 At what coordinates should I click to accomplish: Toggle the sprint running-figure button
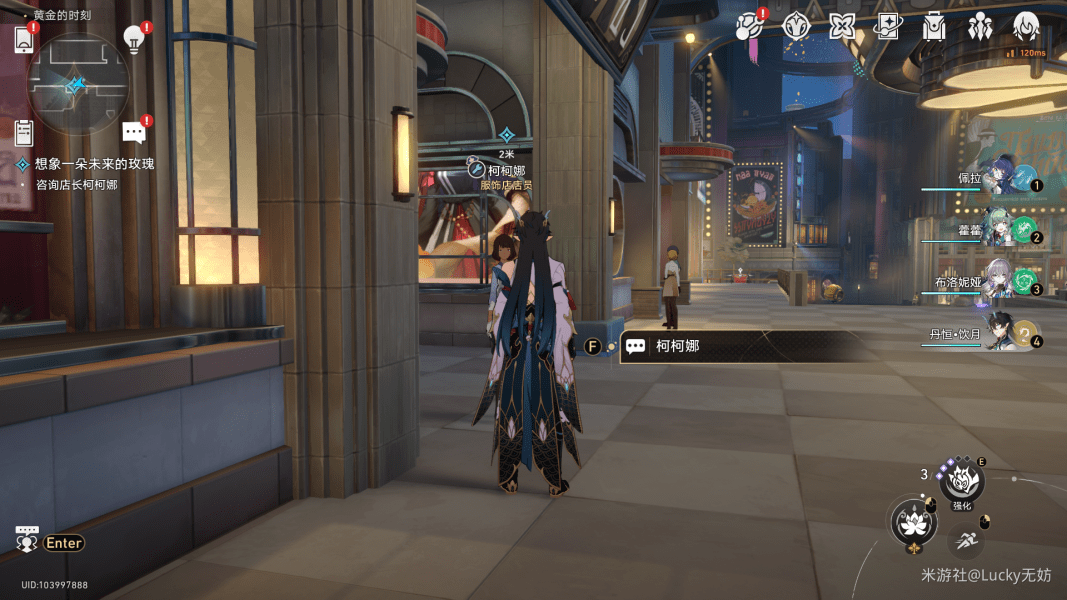[x=965, y=541]
